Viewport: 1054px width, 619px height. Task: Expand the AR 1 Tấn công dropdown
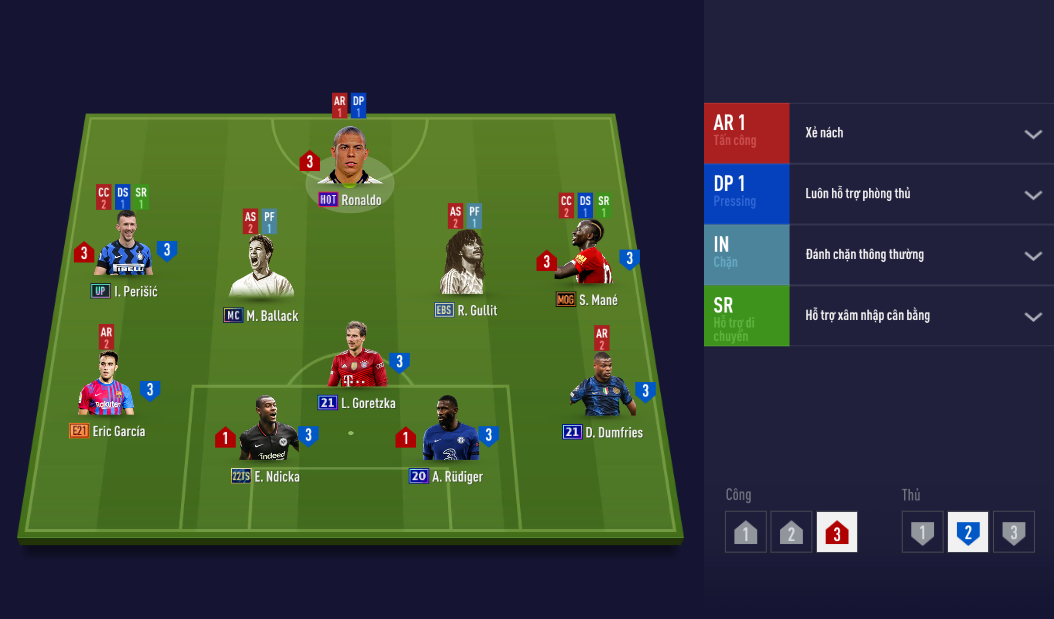[1032, 134]
